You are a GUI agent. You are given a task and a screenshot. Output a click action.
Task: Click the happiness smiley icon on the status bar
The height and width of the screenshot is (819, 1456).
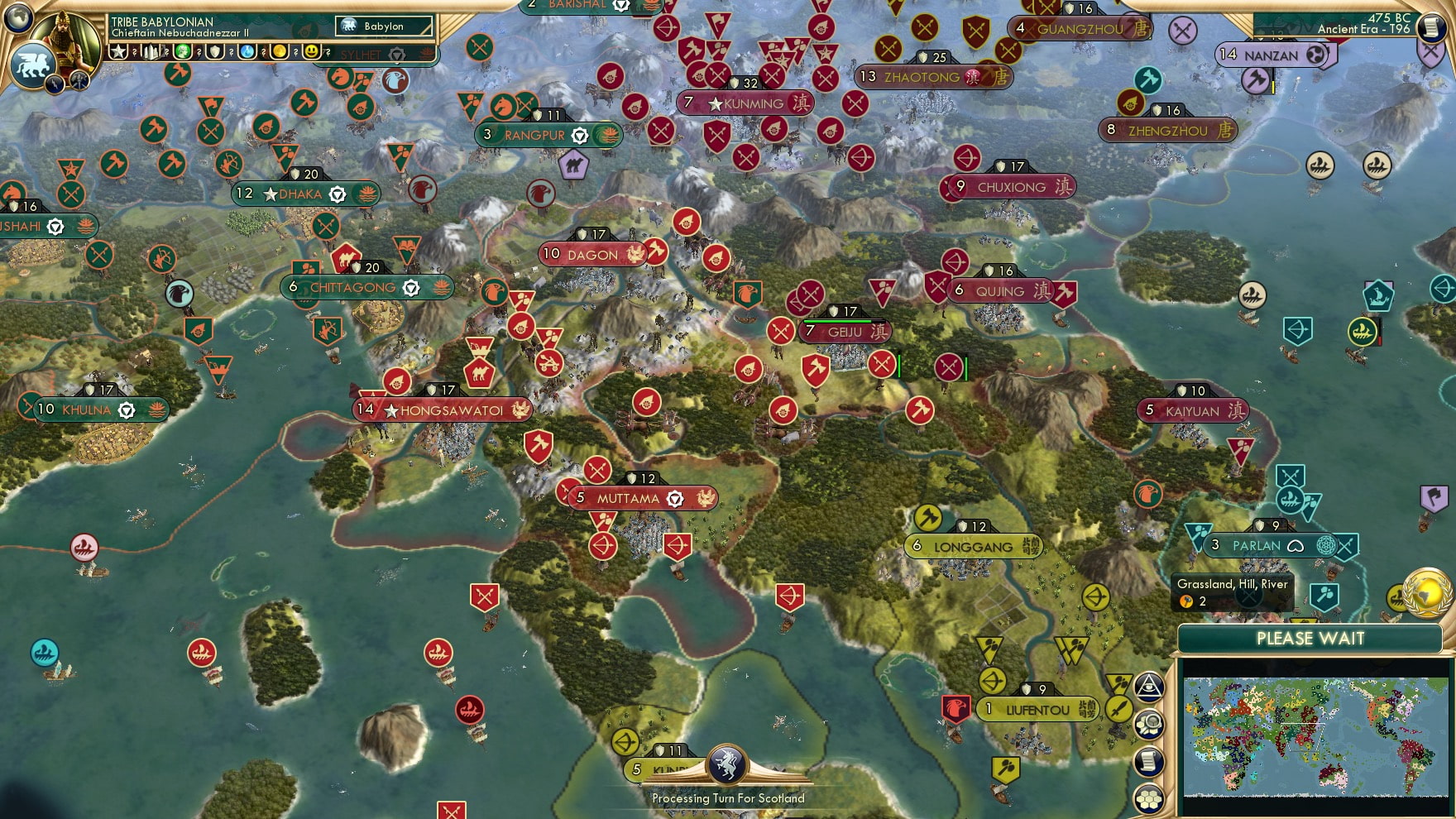point(311,52)
